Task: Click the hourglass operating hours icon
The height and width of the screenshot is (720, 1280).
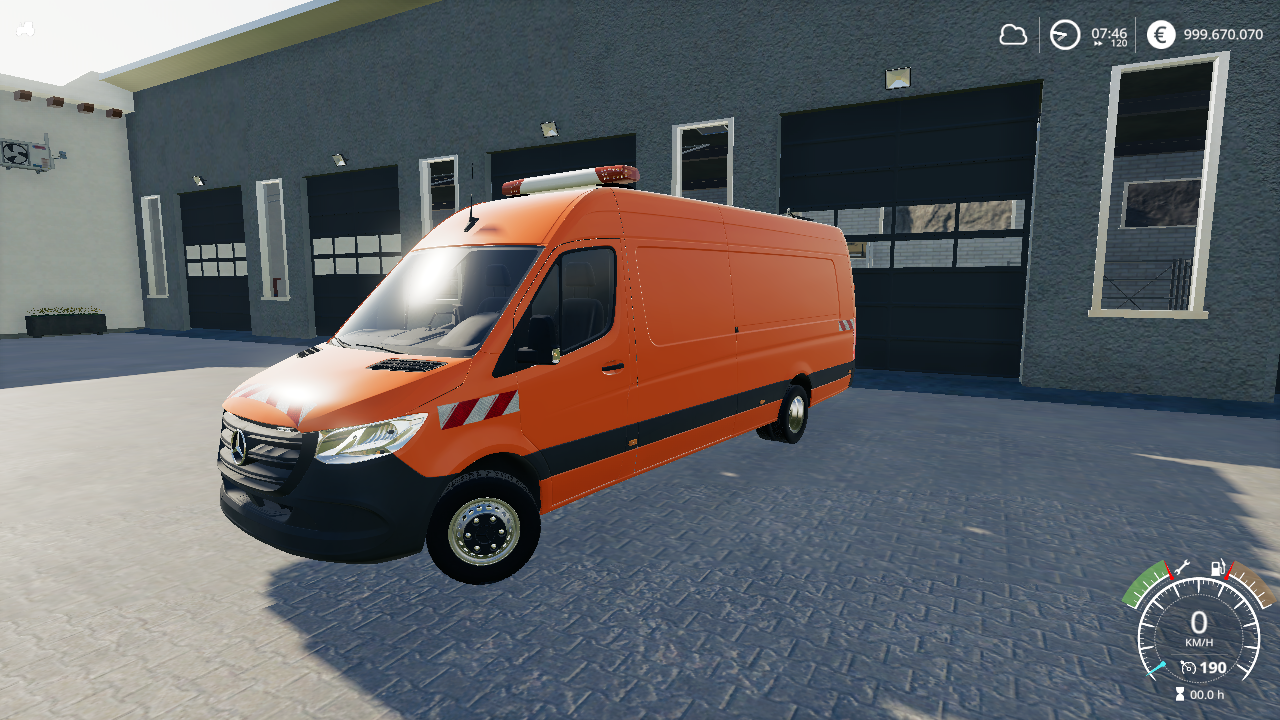Action: pos(1181,694)
